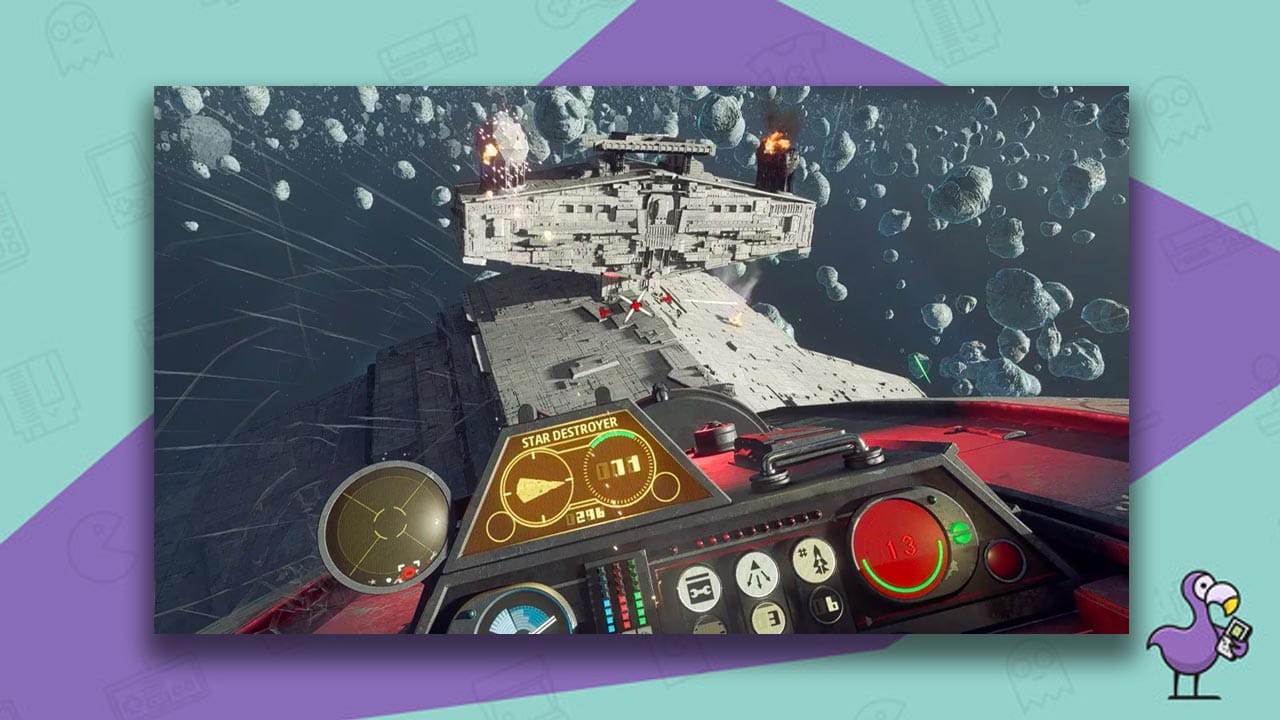Select the wrench diagnostics dial
The width and height of the screenshot is (1280, 720).
700,587
